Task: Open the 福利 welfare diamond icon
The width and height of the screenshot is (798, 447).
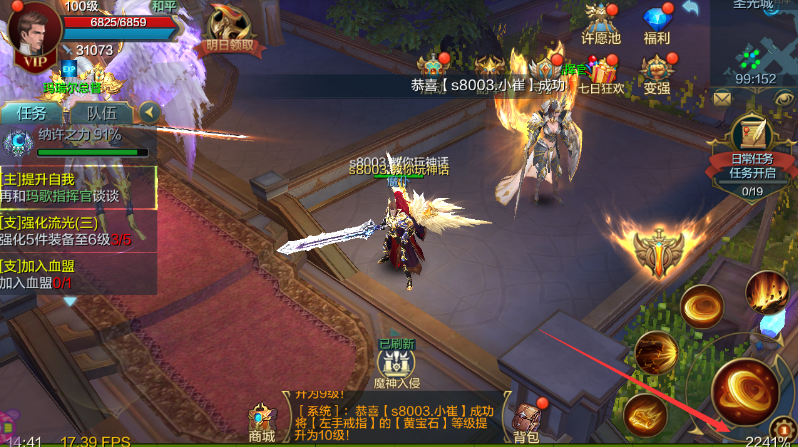Action: pyautogui.click(x=657, y=24)
